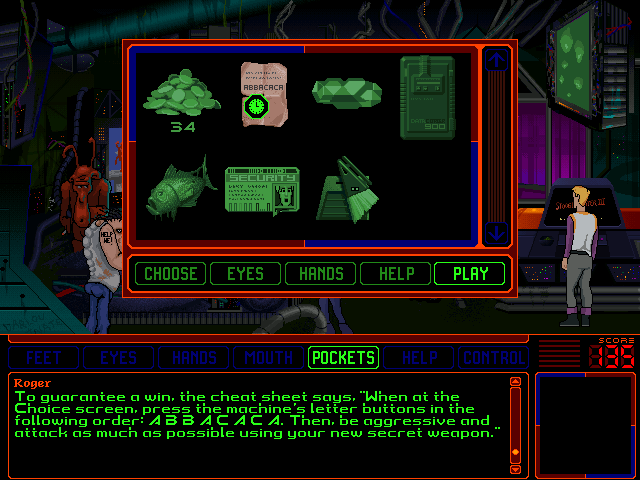Select the green crystal item

click(x=346, y=93)
